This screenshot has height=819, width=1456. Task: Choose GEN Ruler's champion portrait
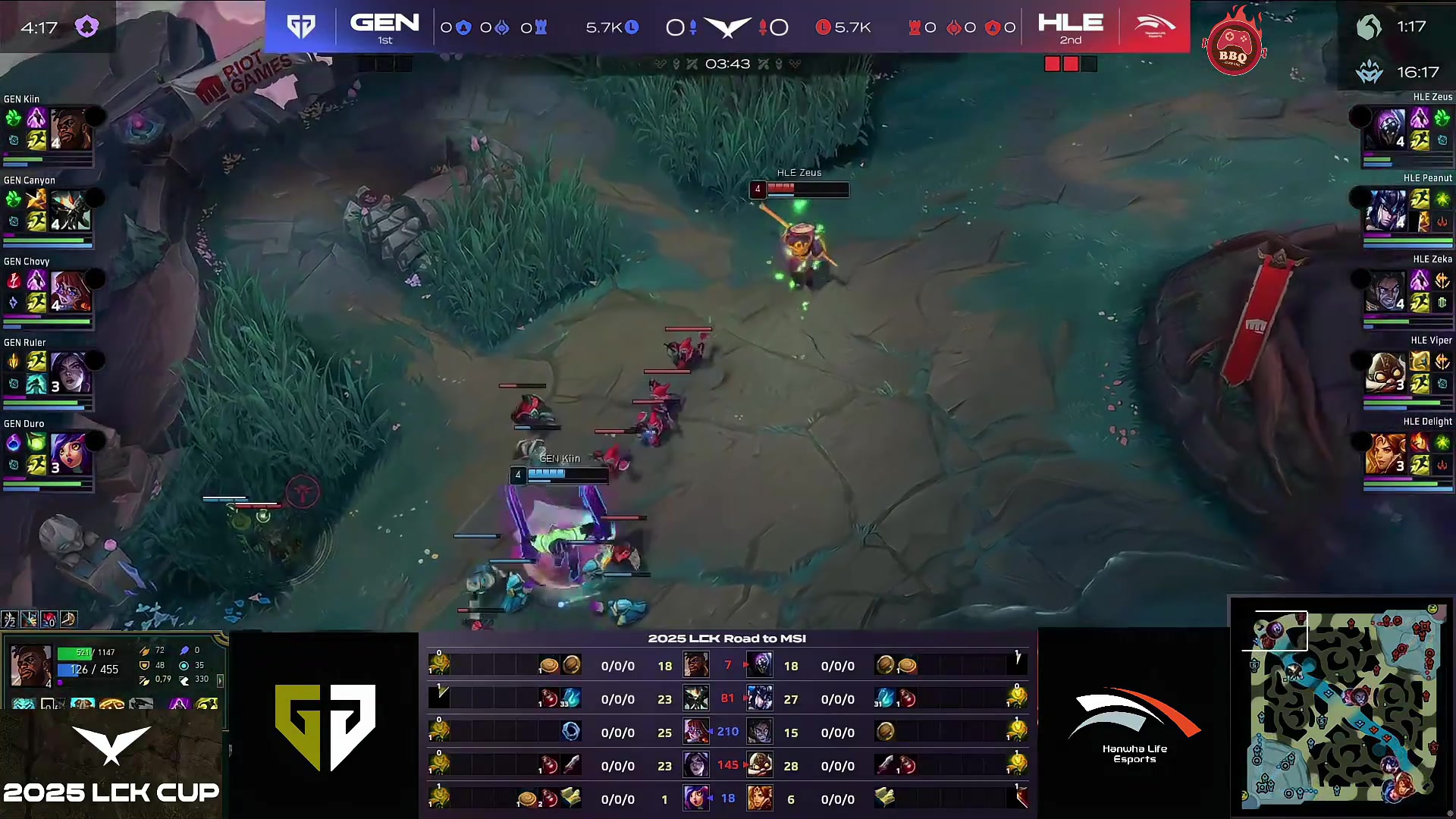tap(71, 372)
